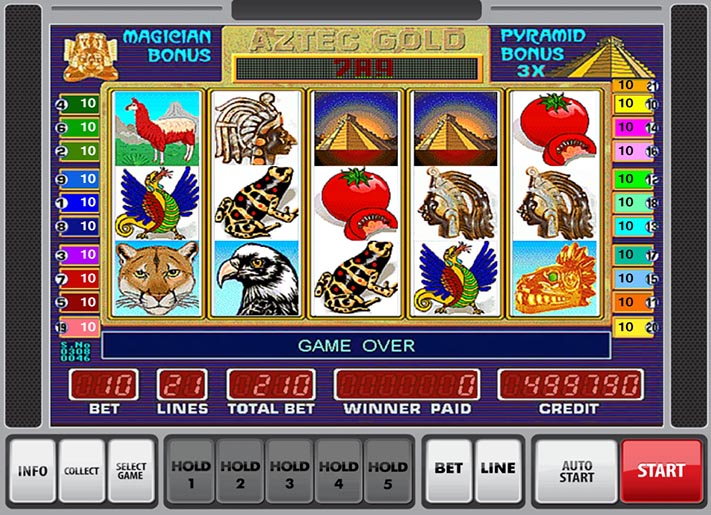Change the wager with the BET button

pos(447,469)
